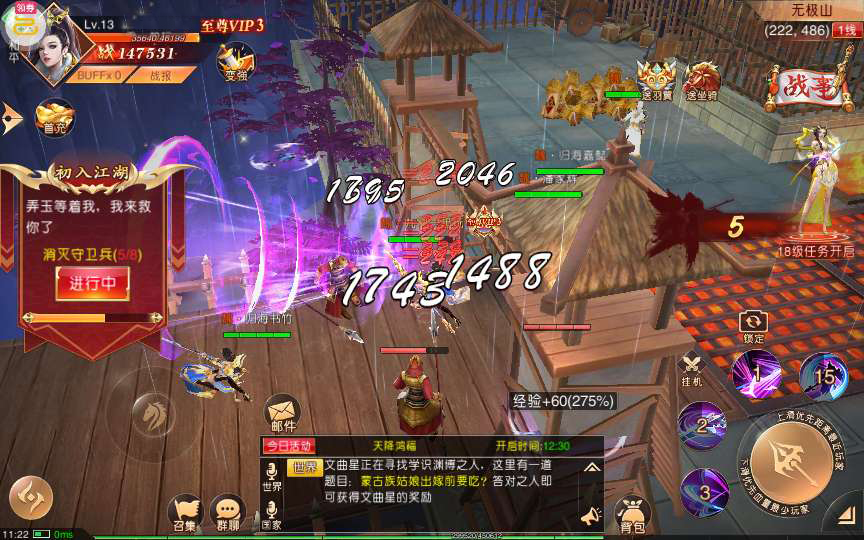864x540 pixels.
Task: Activate skill slot 2
Action: pyautogui.click(x=703, y=426)
